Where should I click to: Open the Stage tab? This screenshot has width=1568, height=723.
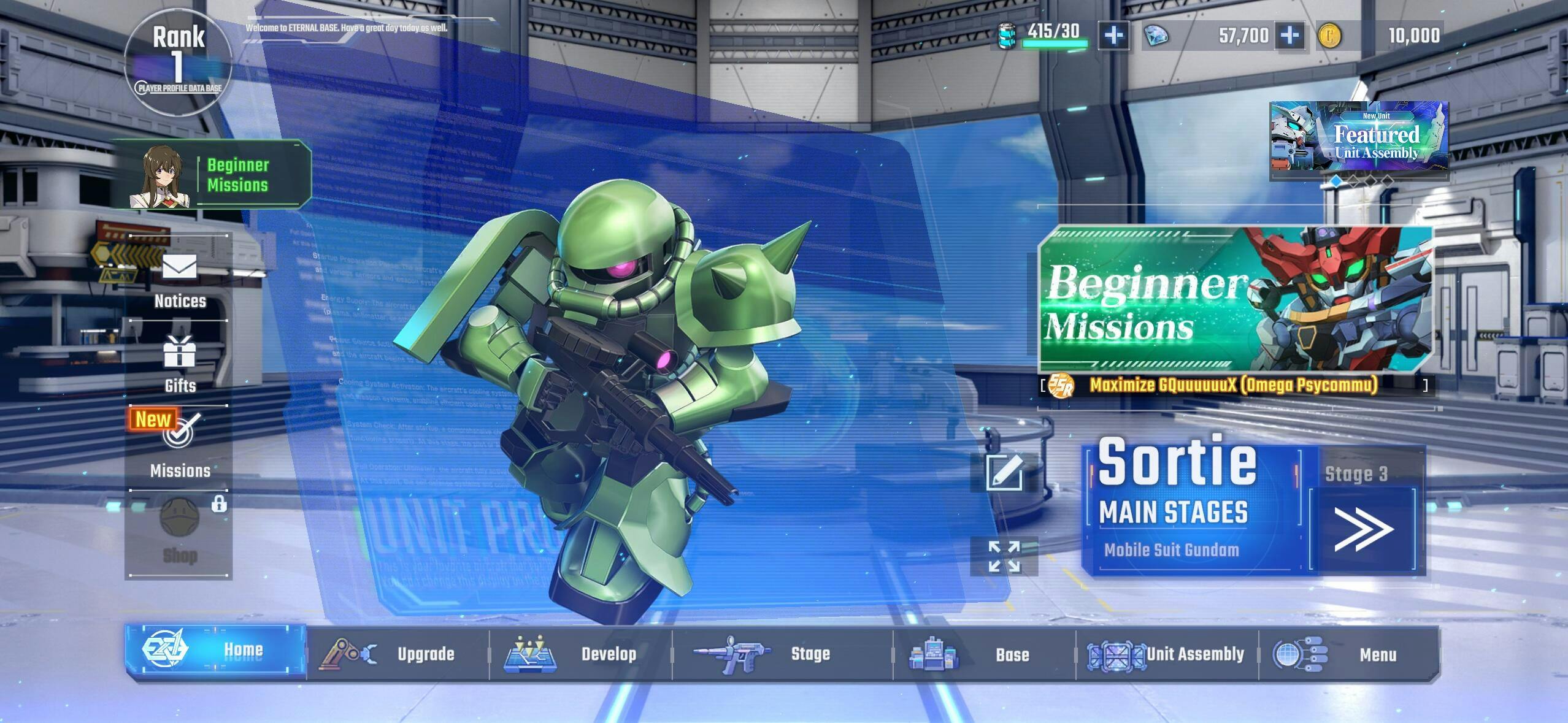(x=782, y=654)
